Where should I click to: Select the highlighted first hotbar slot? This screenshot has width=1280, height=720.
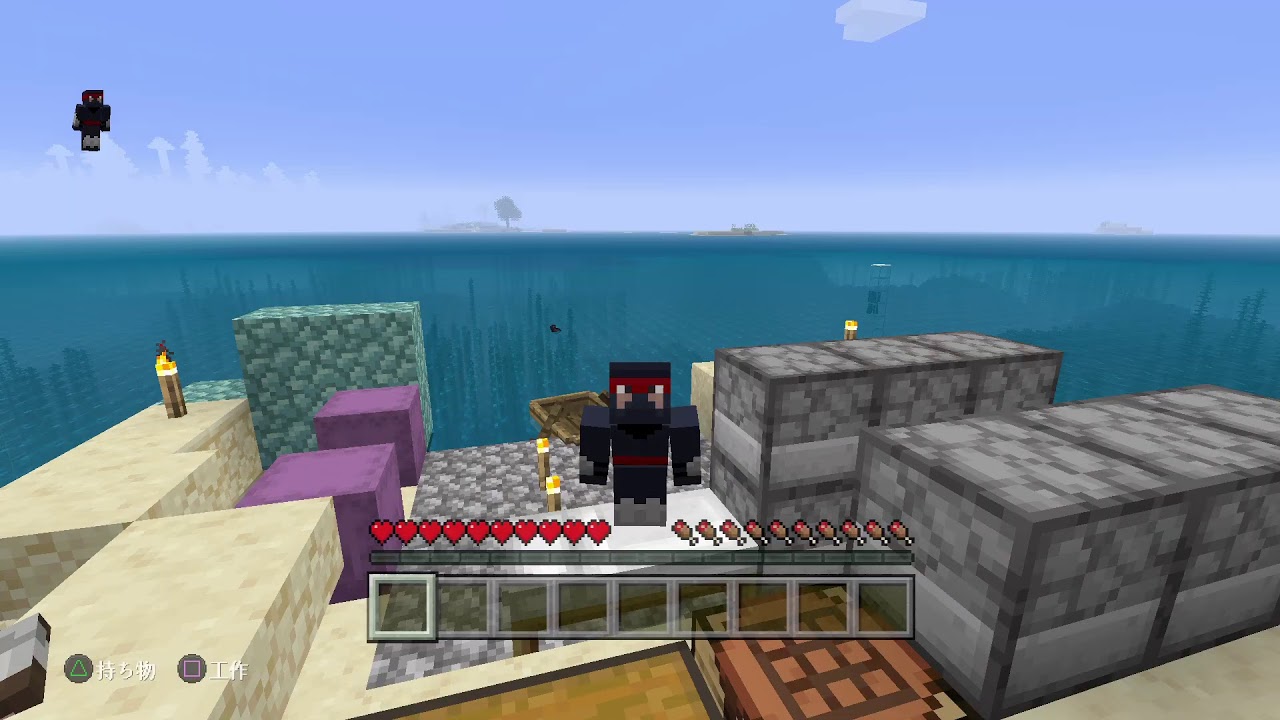pyautogui.click(x=404, y=604)
